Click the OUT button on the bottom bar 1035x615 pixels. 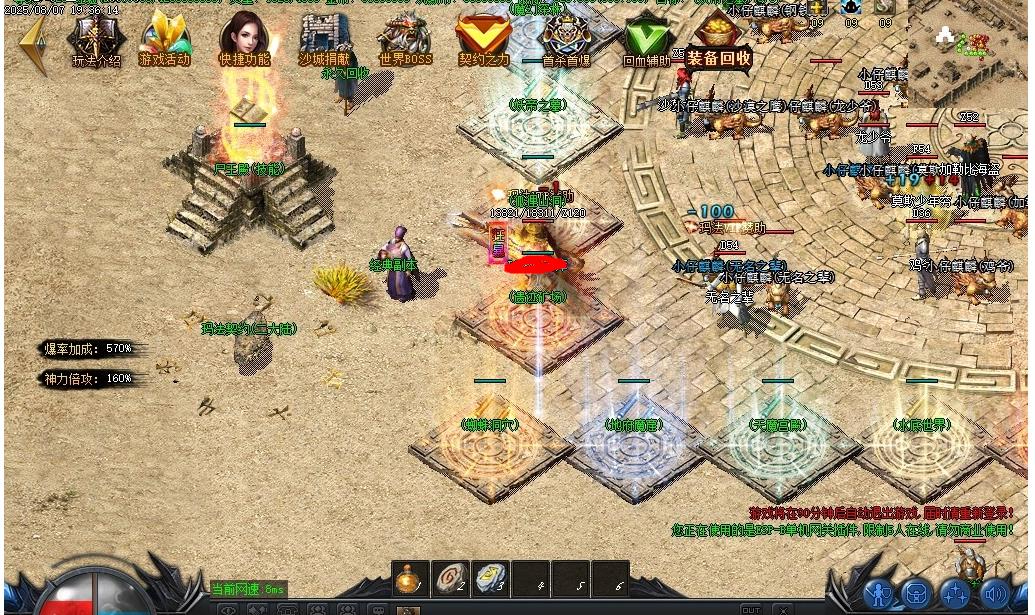tap(751, 609)
